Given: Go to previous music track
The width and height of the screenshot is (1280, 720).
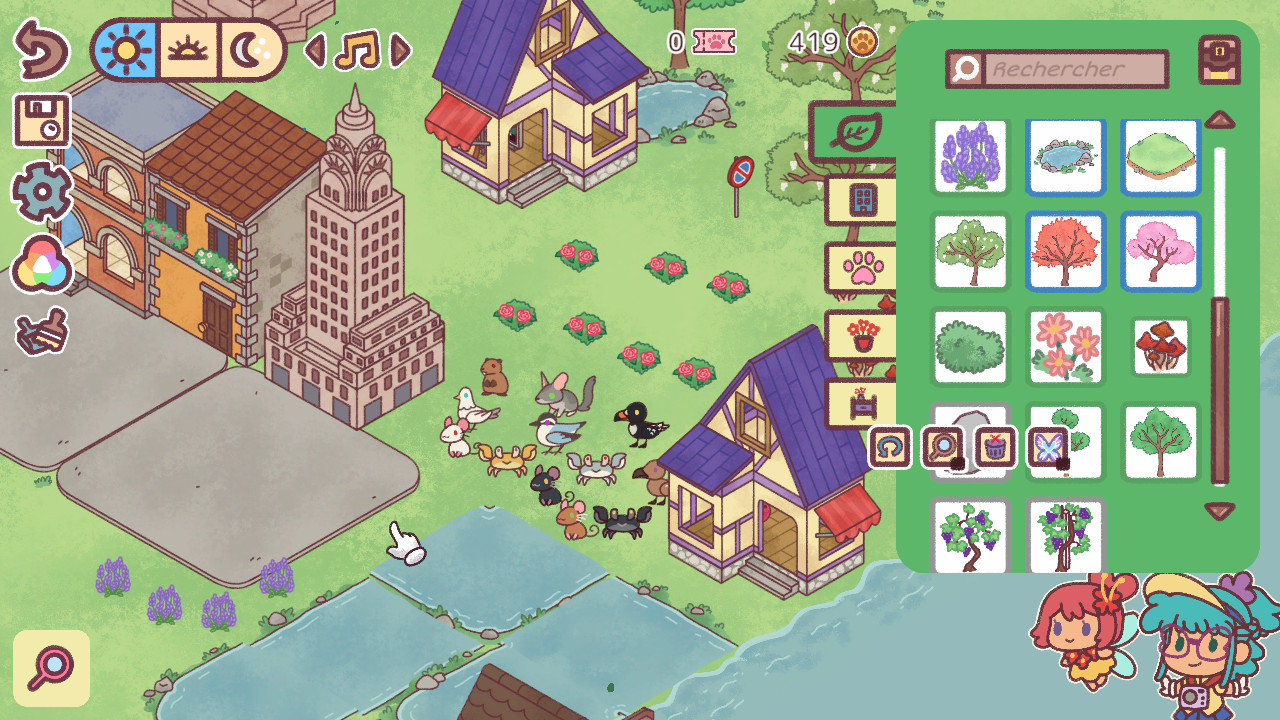Looking at the screenshot, I should (315, 50).
